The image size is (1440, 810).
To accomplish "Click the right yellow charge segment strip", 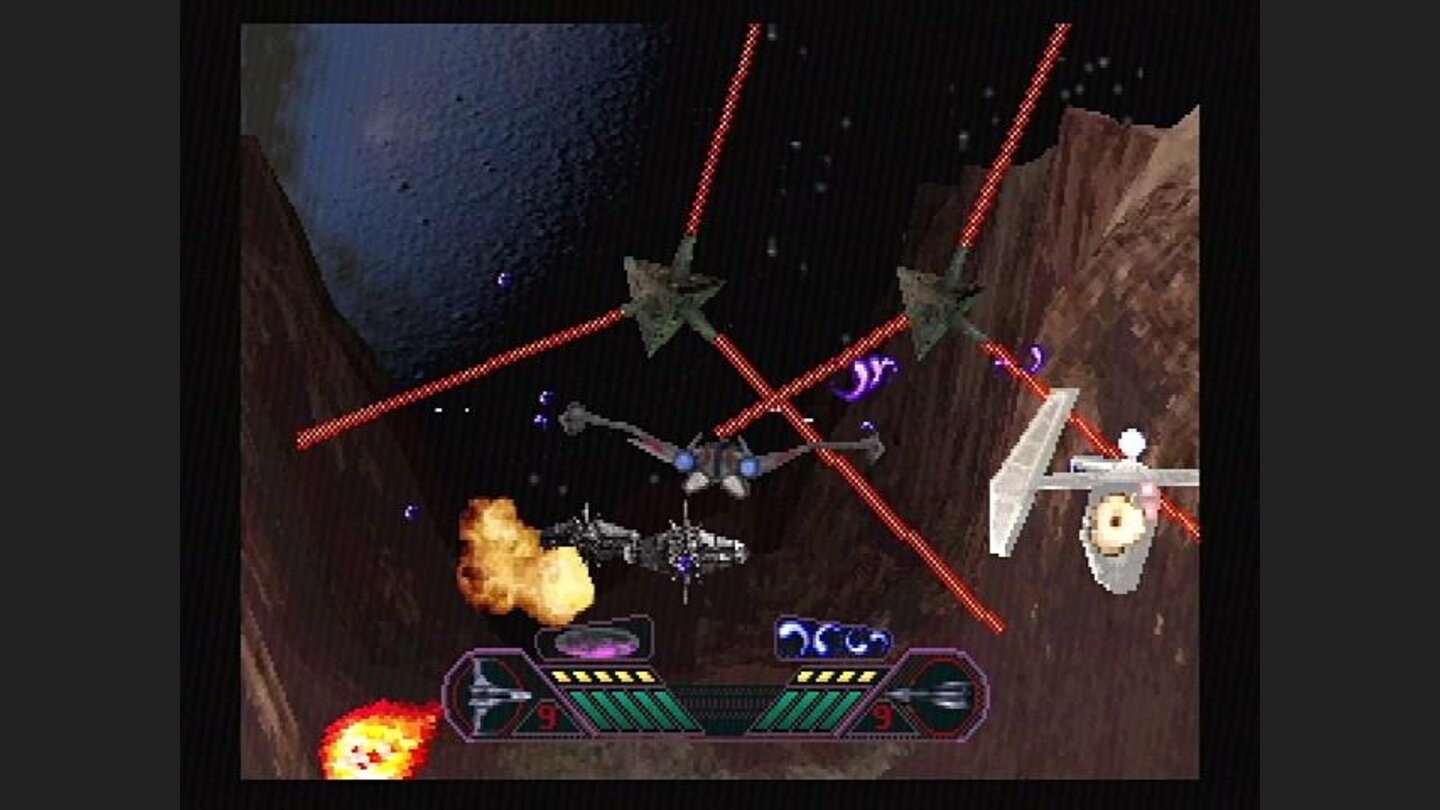I will pyautogui.click(x=838, y=674).
